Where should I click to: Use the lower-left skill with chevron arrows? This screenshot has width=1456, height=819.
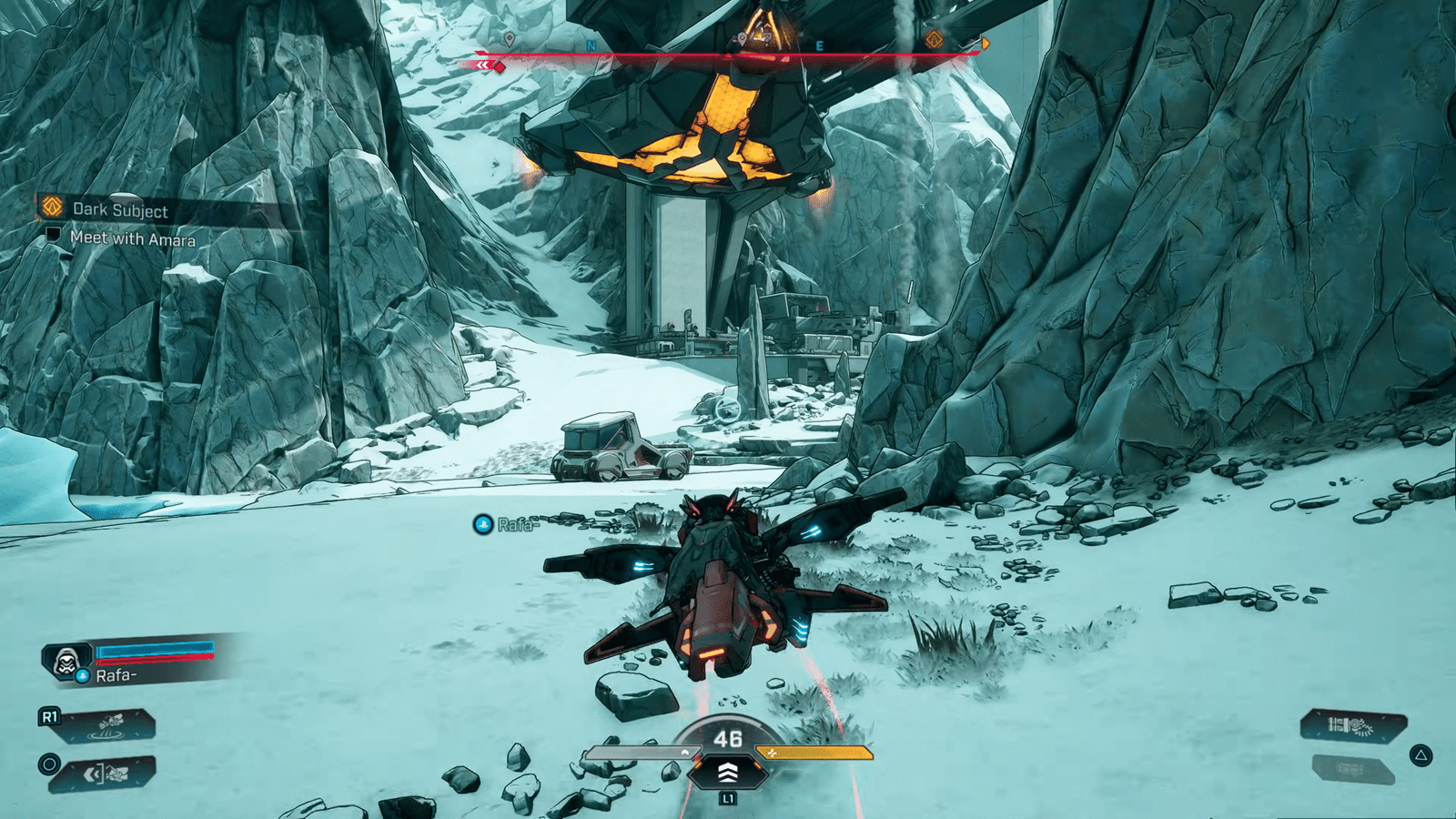tap(105, 774)
